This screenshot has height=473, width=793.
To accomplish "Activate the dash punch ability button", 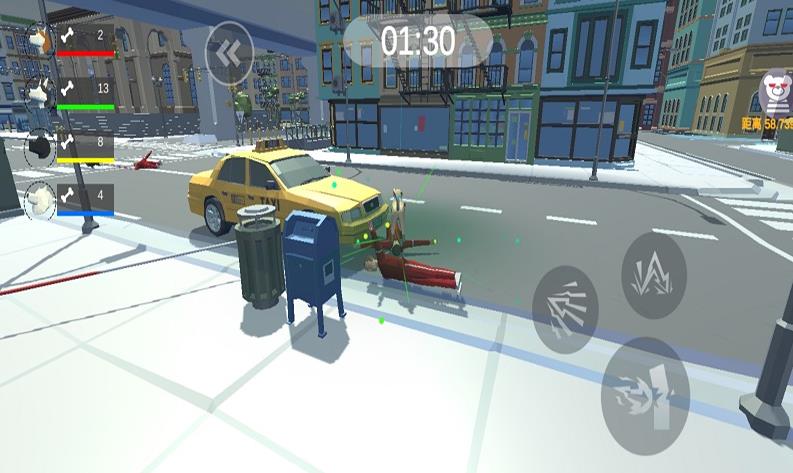I will [x=644, y=395].
